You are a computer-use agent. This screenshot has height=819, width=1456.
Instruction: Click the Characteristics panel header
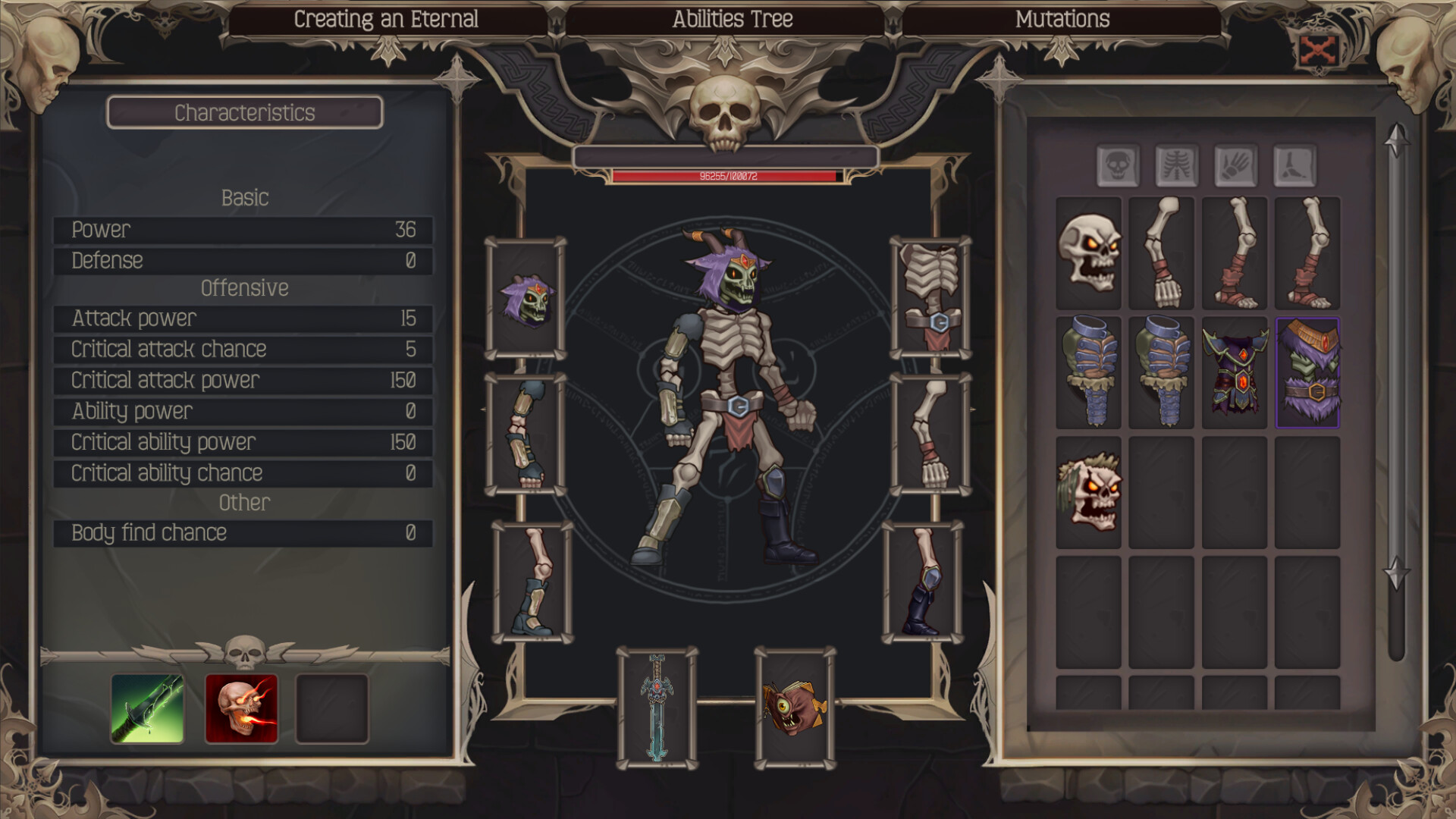pyautogui.click(x=244, y=113)
